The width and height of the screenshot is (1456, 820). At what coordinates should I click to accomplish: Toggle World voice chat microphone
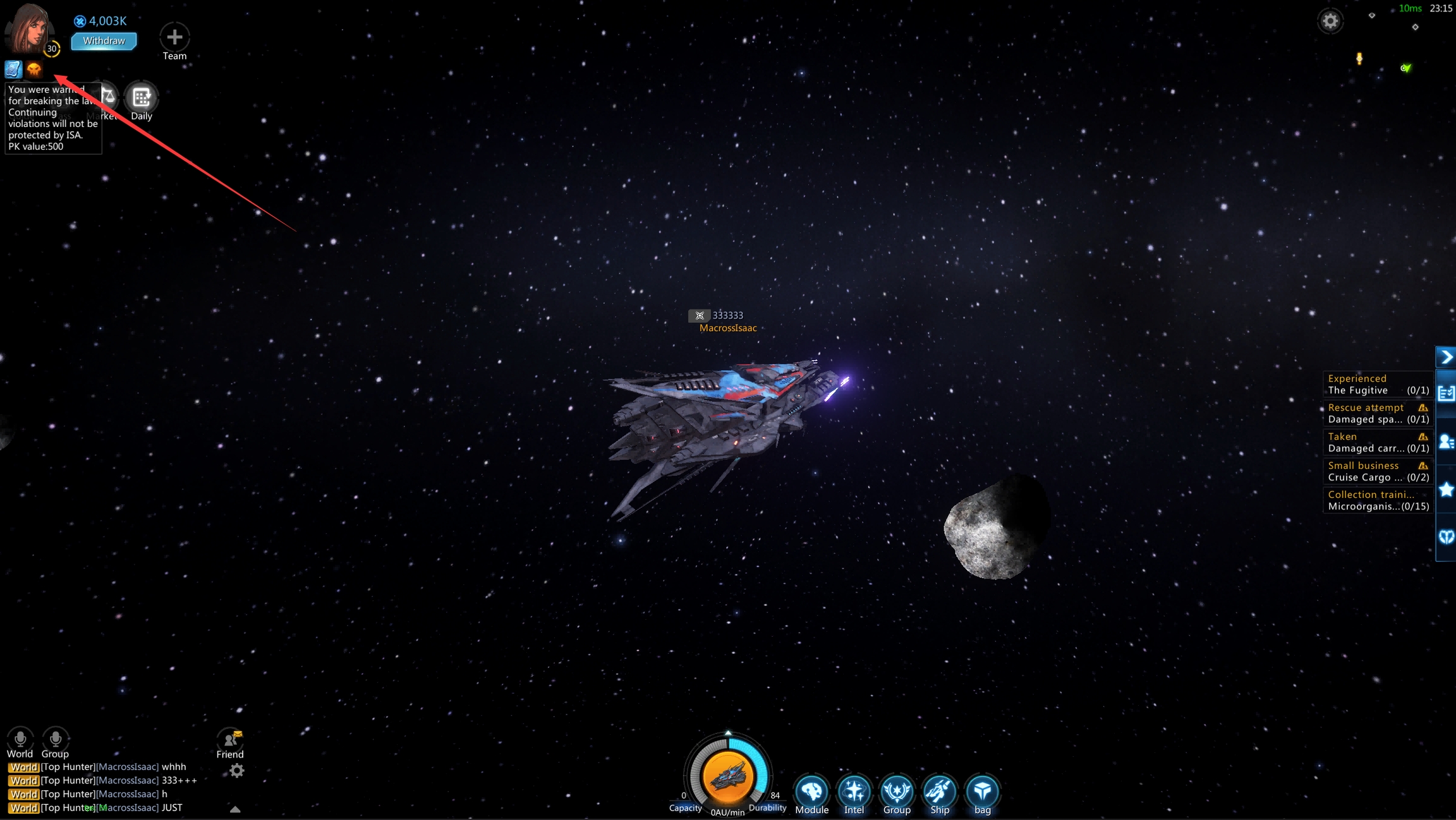coord(20,739)
